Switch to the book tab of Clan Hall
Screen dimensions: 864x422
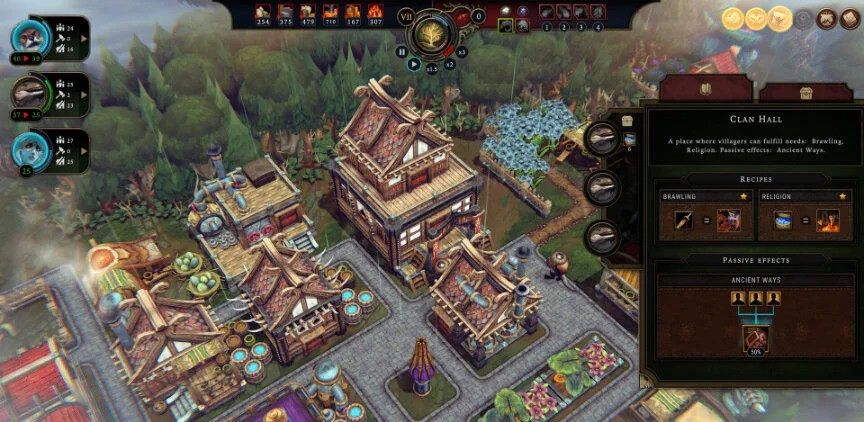pyautogui.click(x=705, y=87)
